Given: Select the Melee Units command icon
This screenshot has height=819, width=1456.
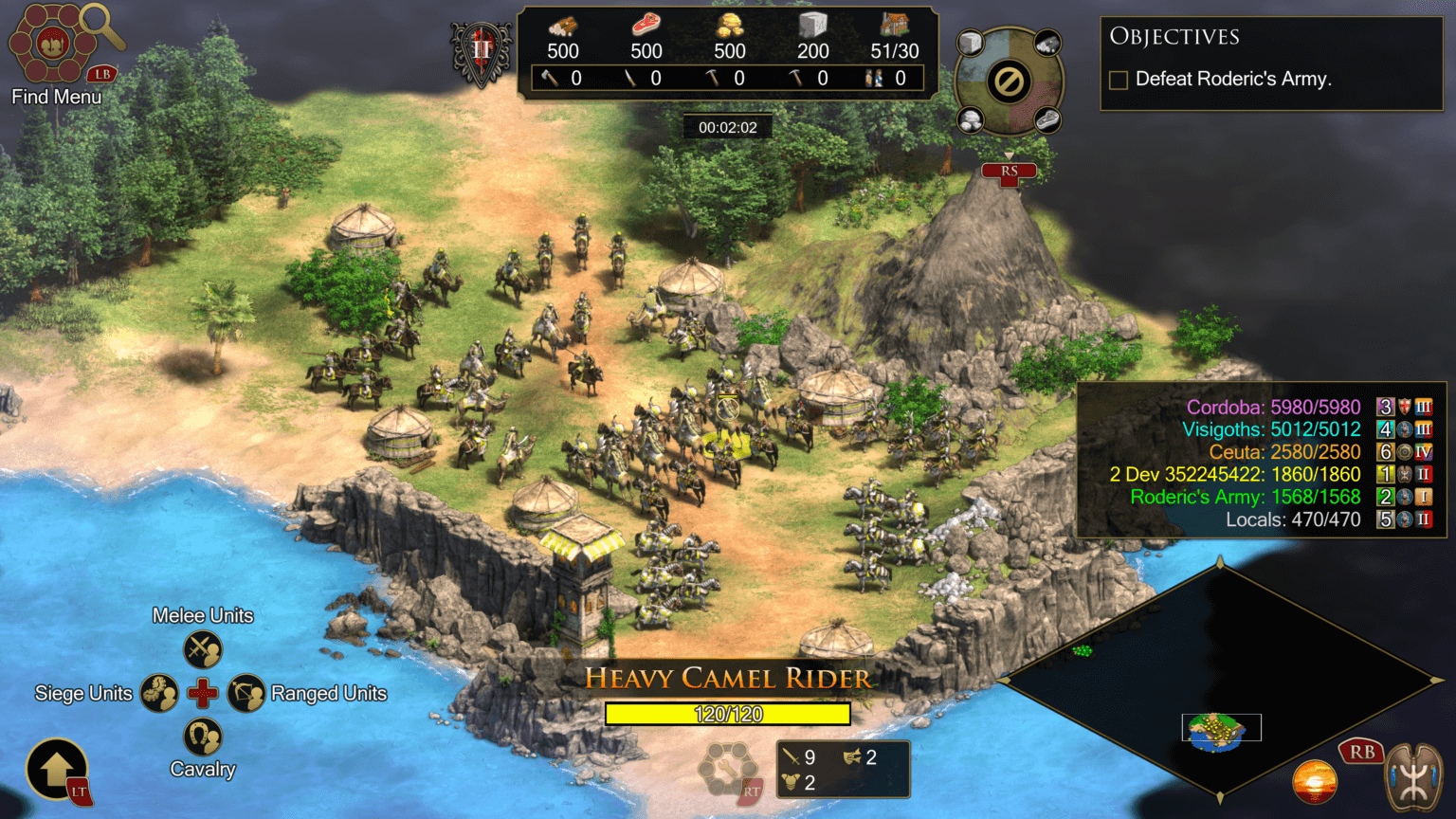Looking at the screenshot, I should point(202,648).
